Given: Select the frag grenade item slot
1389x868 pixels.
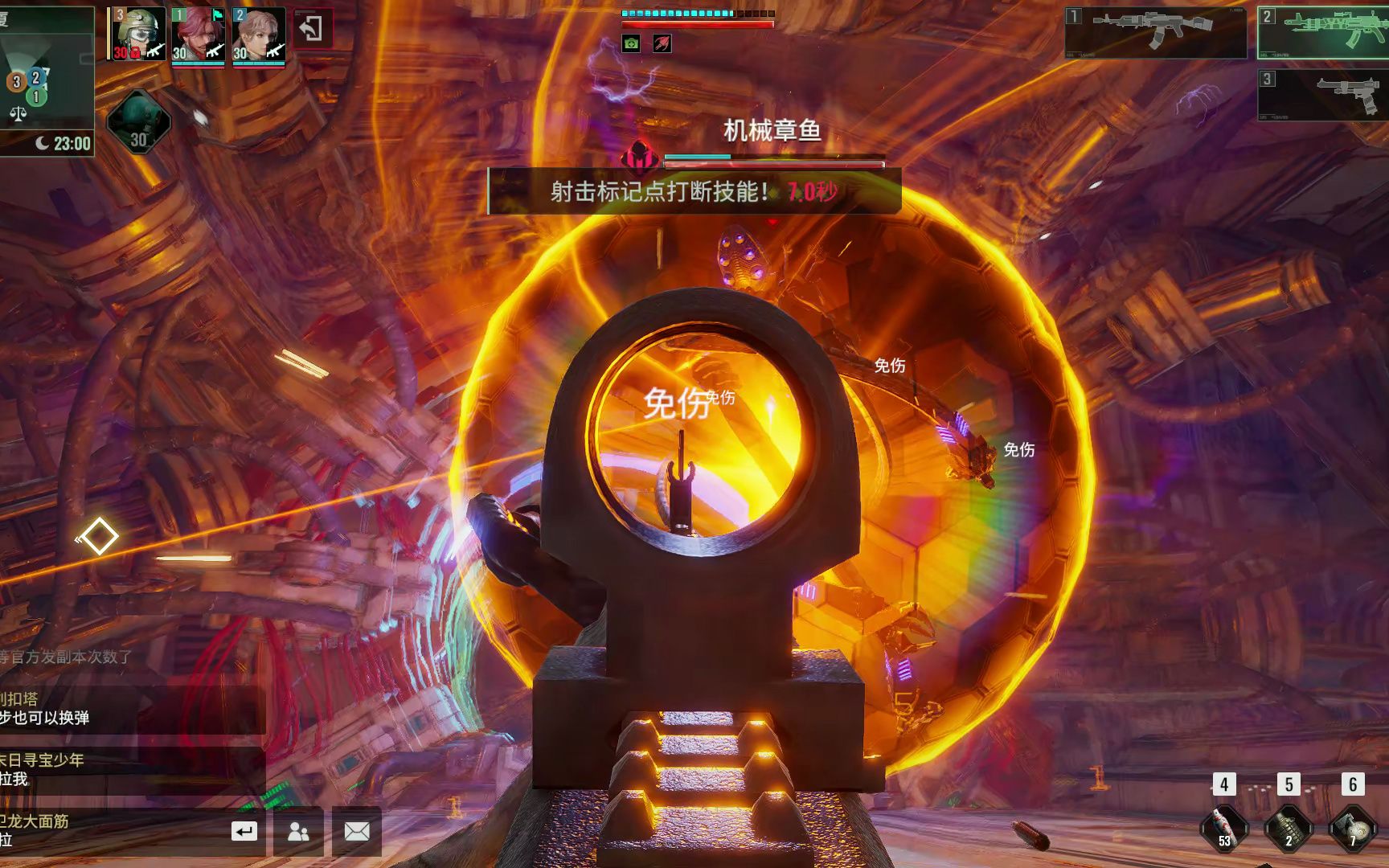Looking at the screenshot, I should click(x=1288, y=828).
